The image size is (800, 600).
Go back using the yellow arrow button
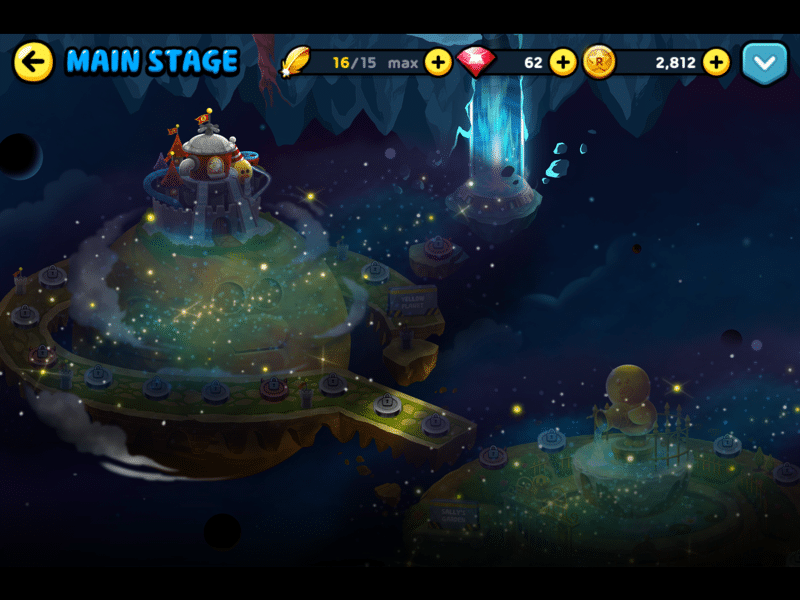click(x=33, y=62)
